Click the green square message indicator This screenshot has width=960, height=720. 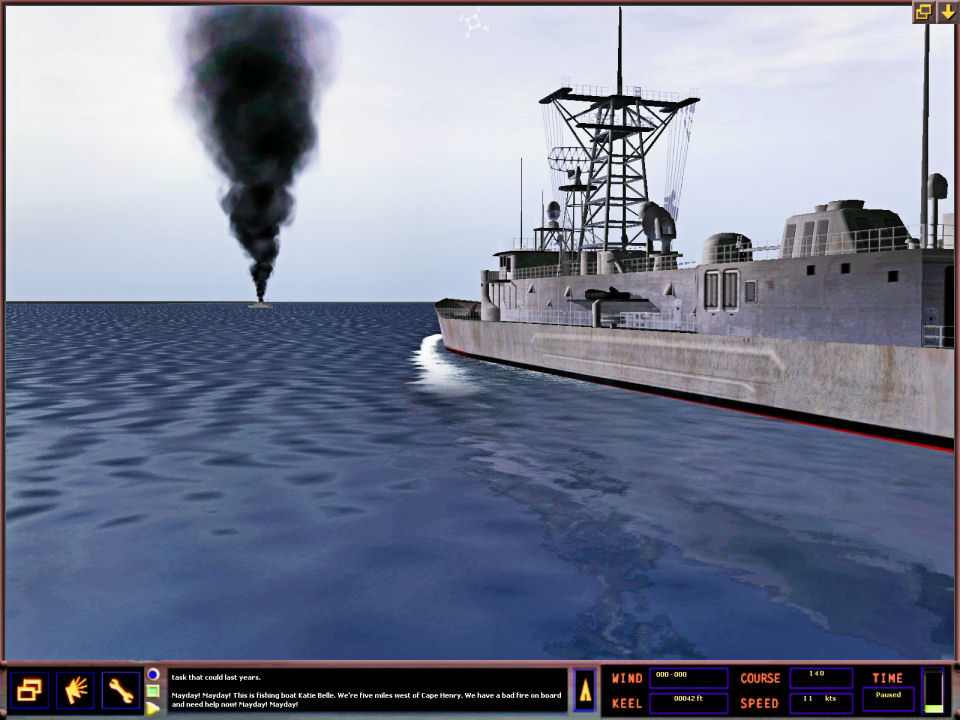tap(153, 691)
